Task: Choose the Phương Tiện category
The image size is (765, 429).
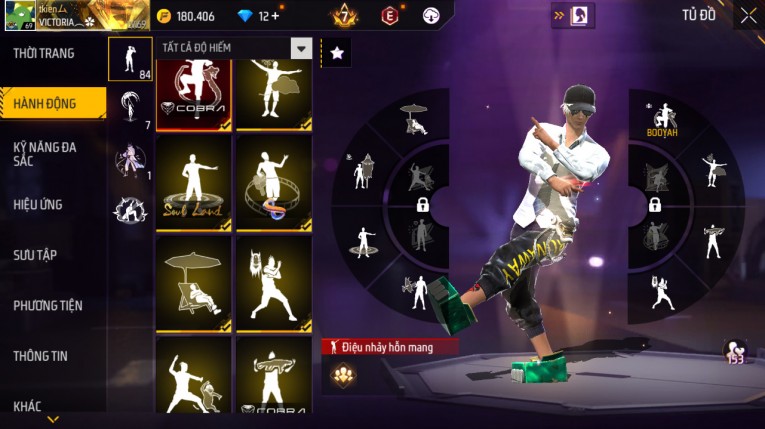Action: click(47, 305)
